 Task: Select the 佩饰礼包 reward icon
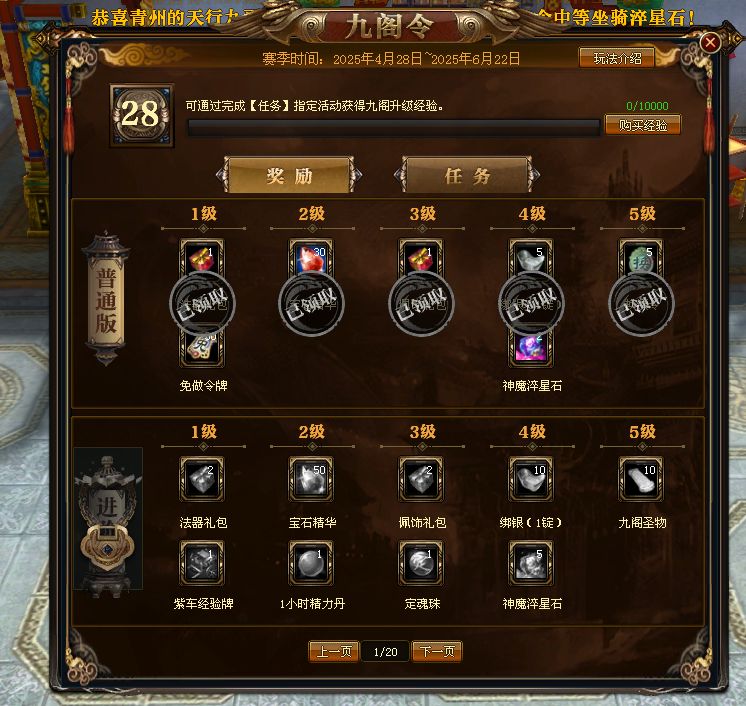pos(421,479)
